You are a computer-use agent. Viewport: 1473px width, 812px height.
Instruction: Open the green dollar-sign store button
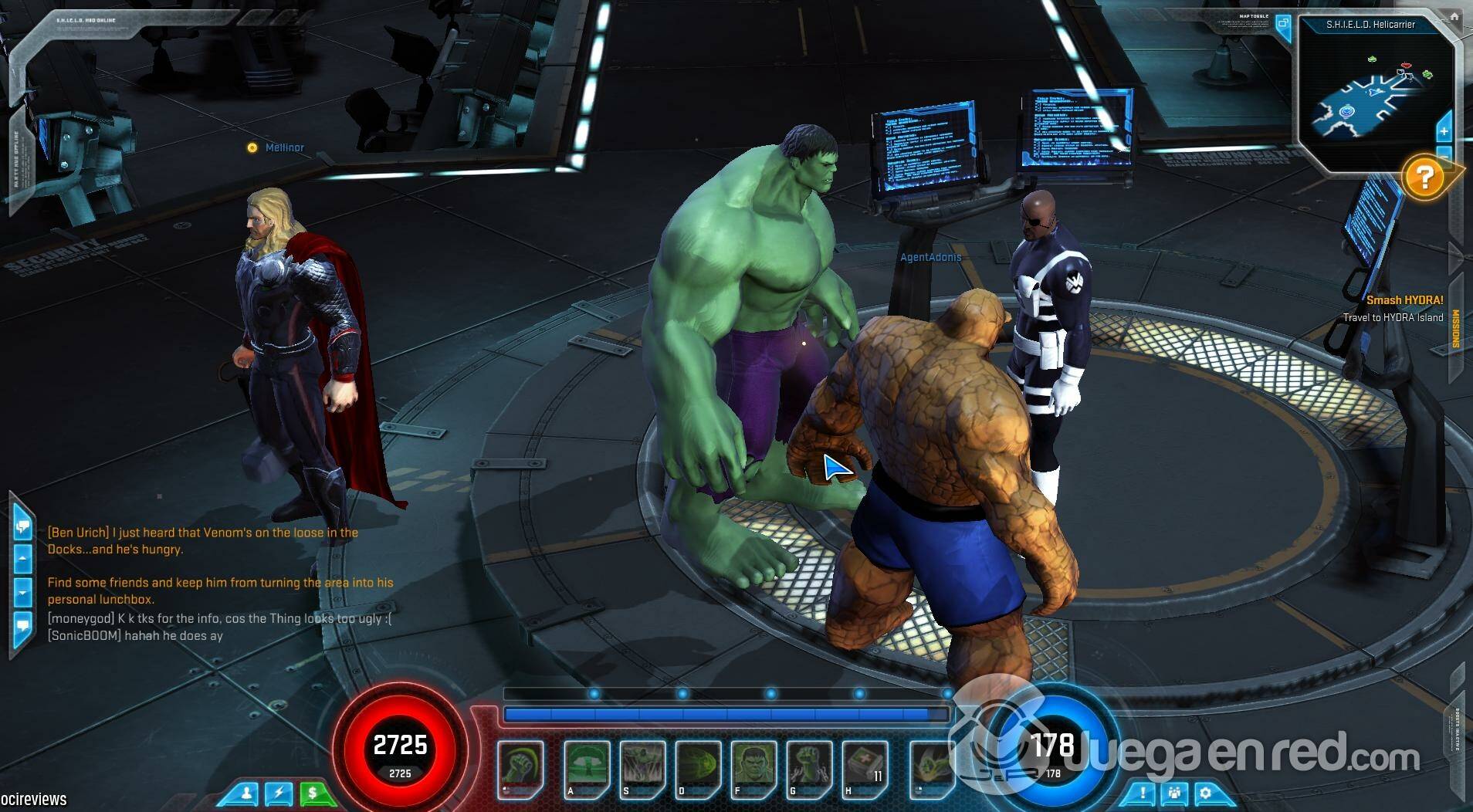[x=313, y=793]
